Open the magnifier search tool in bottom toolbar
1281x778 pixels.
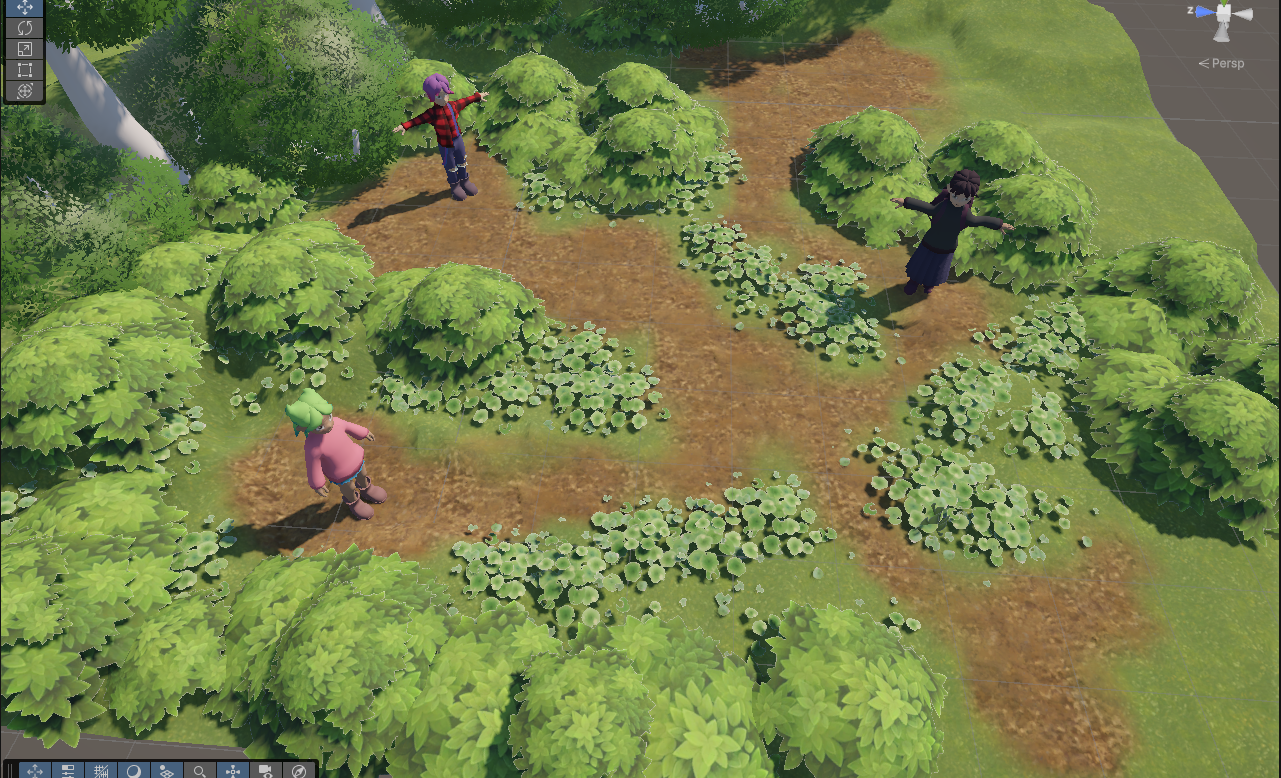click(200, 771)
